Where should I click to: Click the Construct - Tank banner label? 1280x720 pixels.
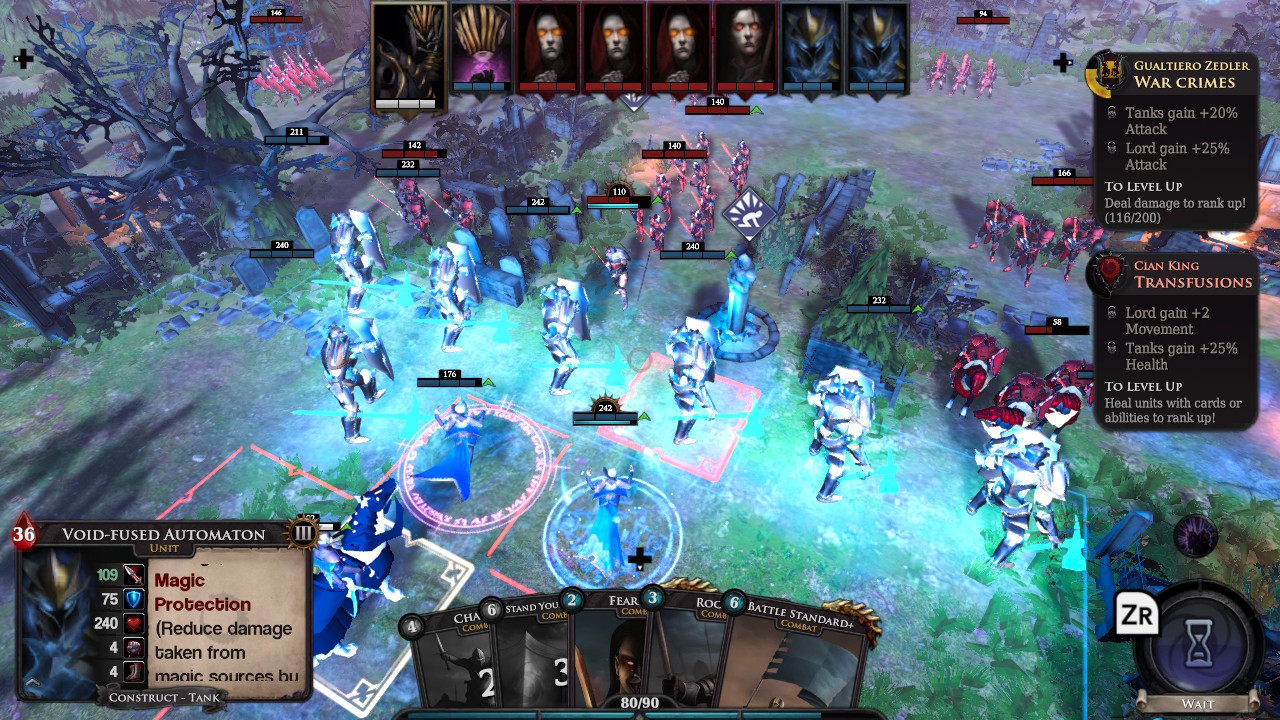pos(163,697)
